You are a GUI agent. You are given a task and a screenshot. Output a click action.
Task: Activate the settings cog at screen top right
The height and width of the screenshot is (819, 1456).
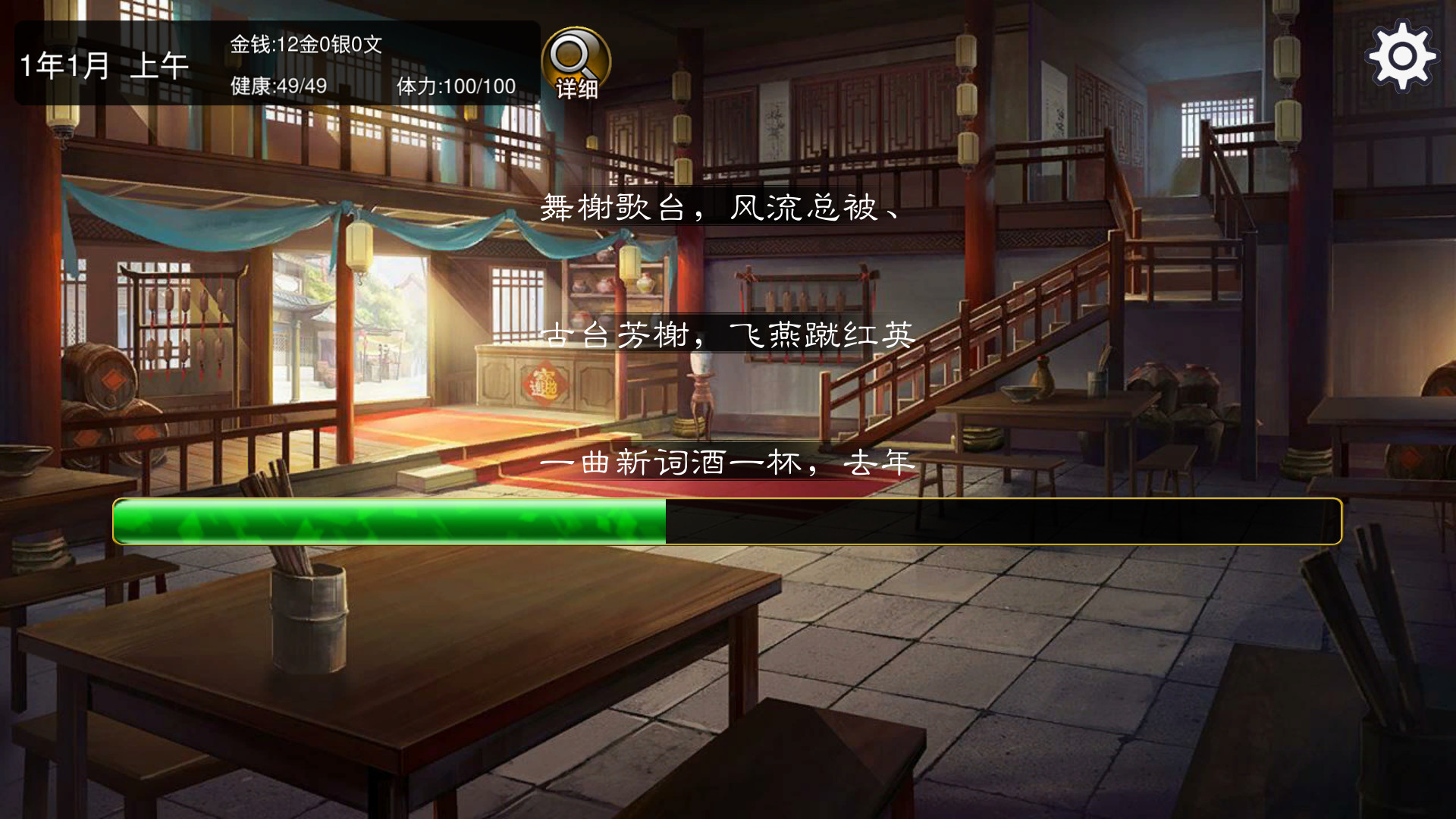[x=1402, y=55]
